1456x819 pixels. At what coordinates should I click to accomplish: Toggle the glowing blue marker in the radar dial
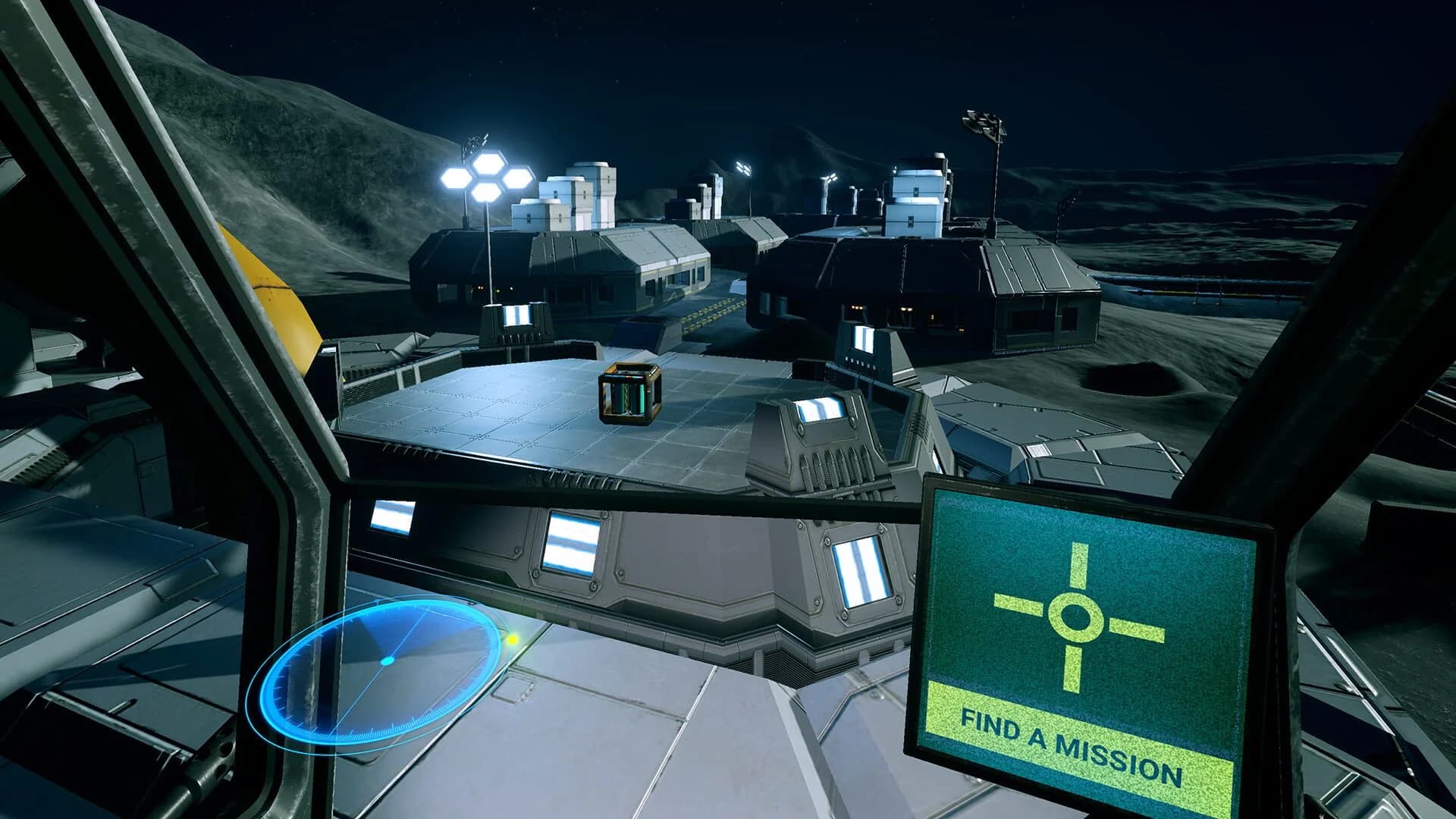coord(388,661)
